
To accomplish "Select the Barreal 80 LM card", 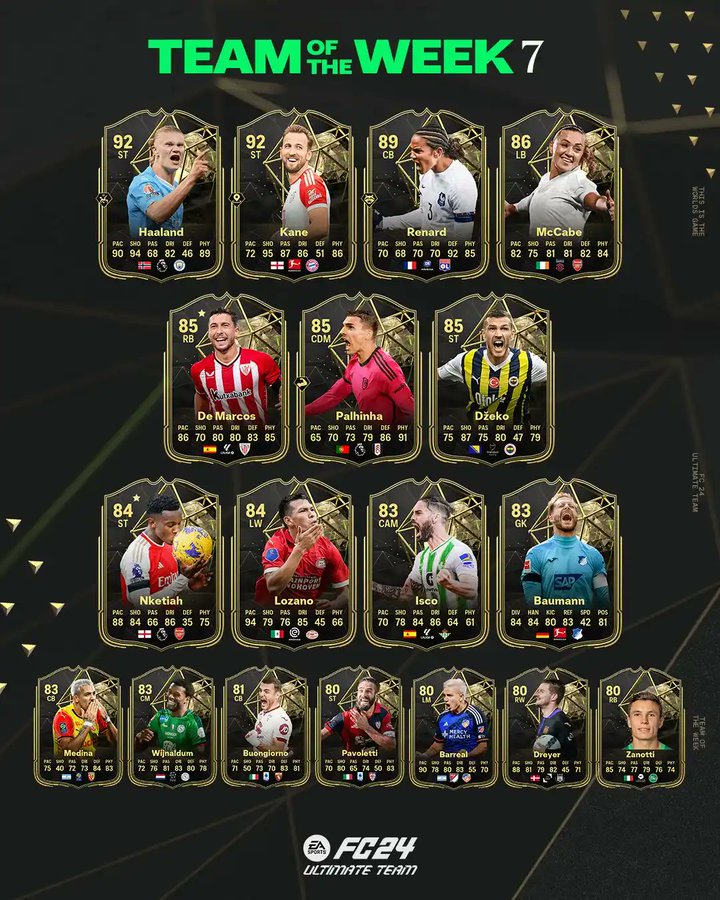I will (x=453, y=727).
